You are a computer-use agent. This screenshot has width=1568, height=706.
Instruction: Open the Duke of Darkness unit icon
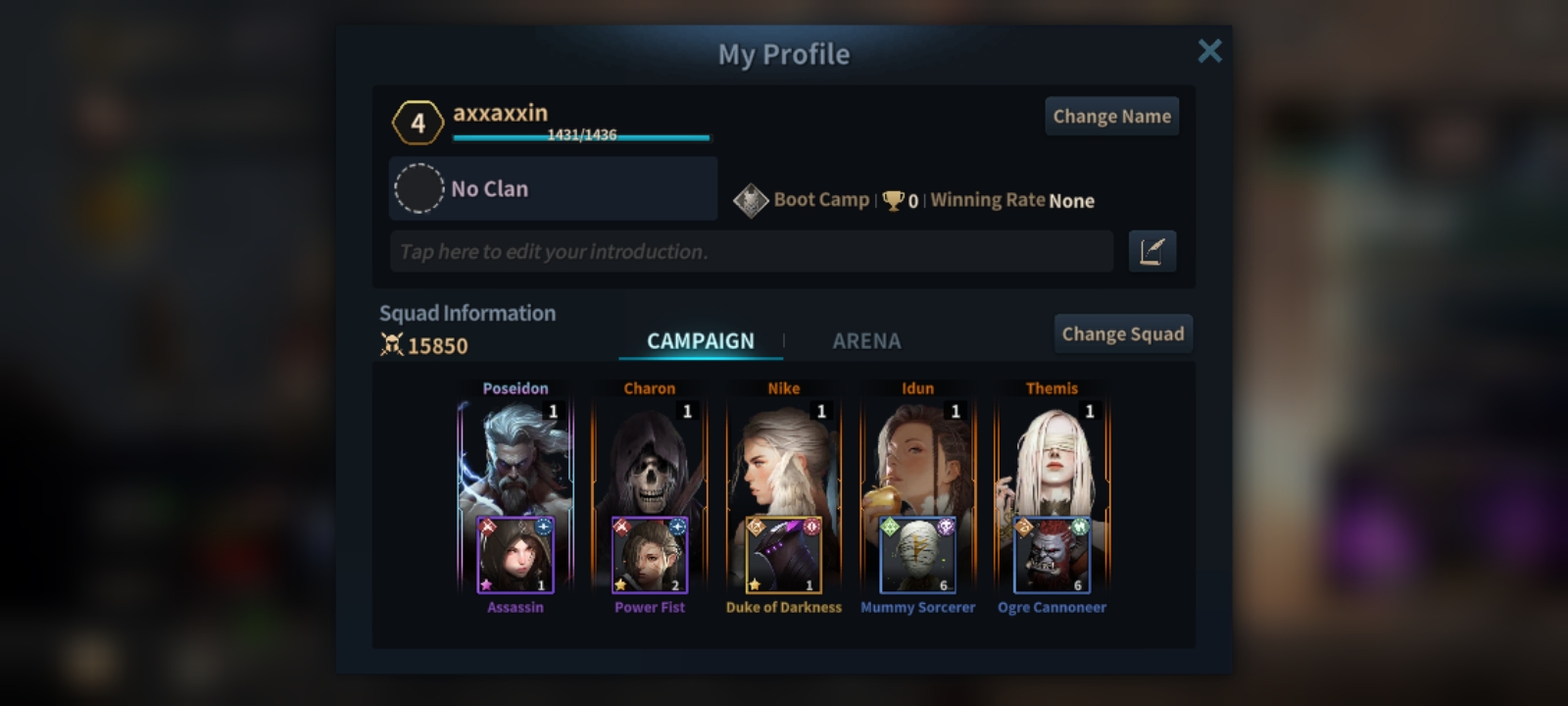pyautogui.click(x=783, y=556)
